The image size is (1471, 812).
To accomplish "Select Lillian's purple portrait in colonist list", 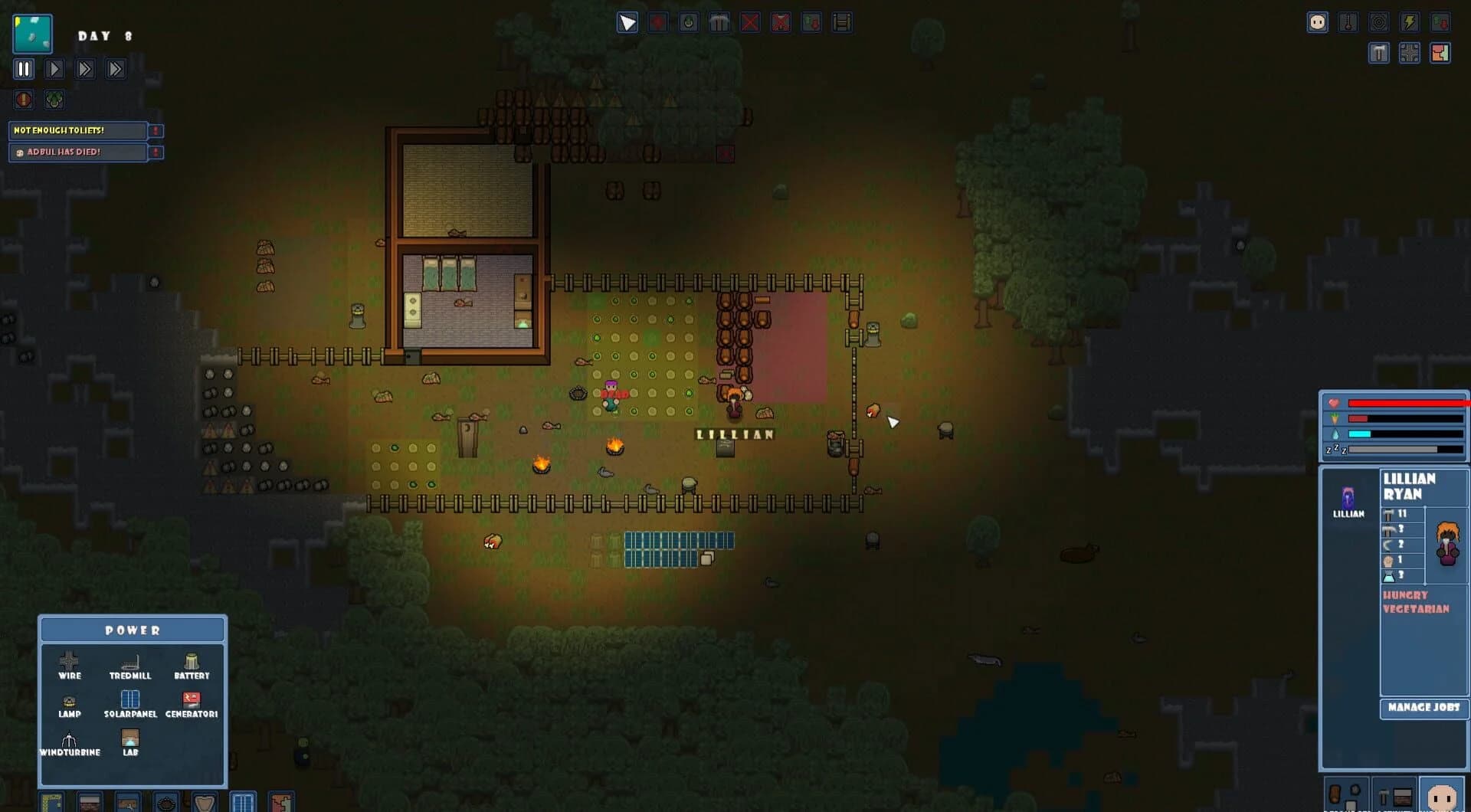I will 1348,500.
